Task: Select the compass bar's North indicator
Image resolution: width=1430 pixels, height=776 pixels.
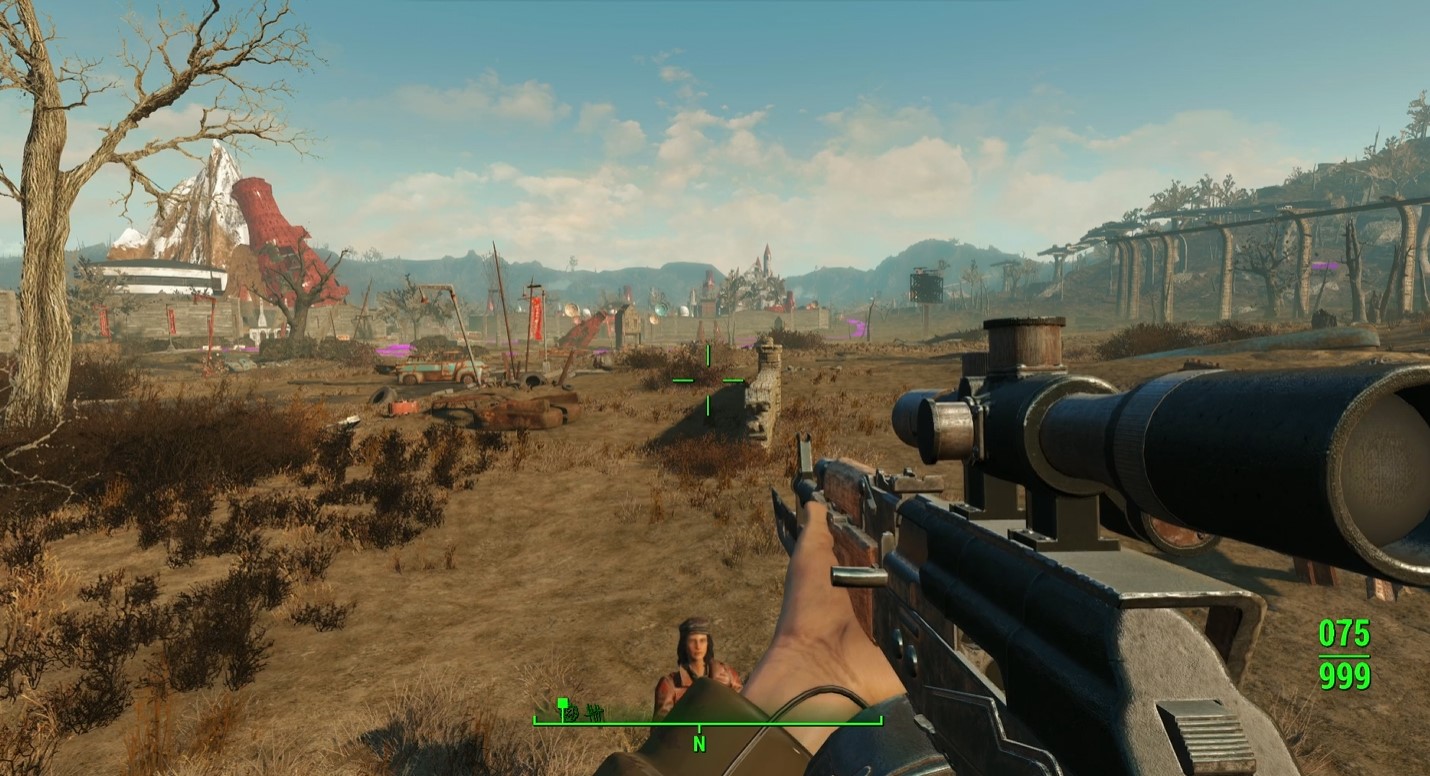Action: click(x=699, y=743)
